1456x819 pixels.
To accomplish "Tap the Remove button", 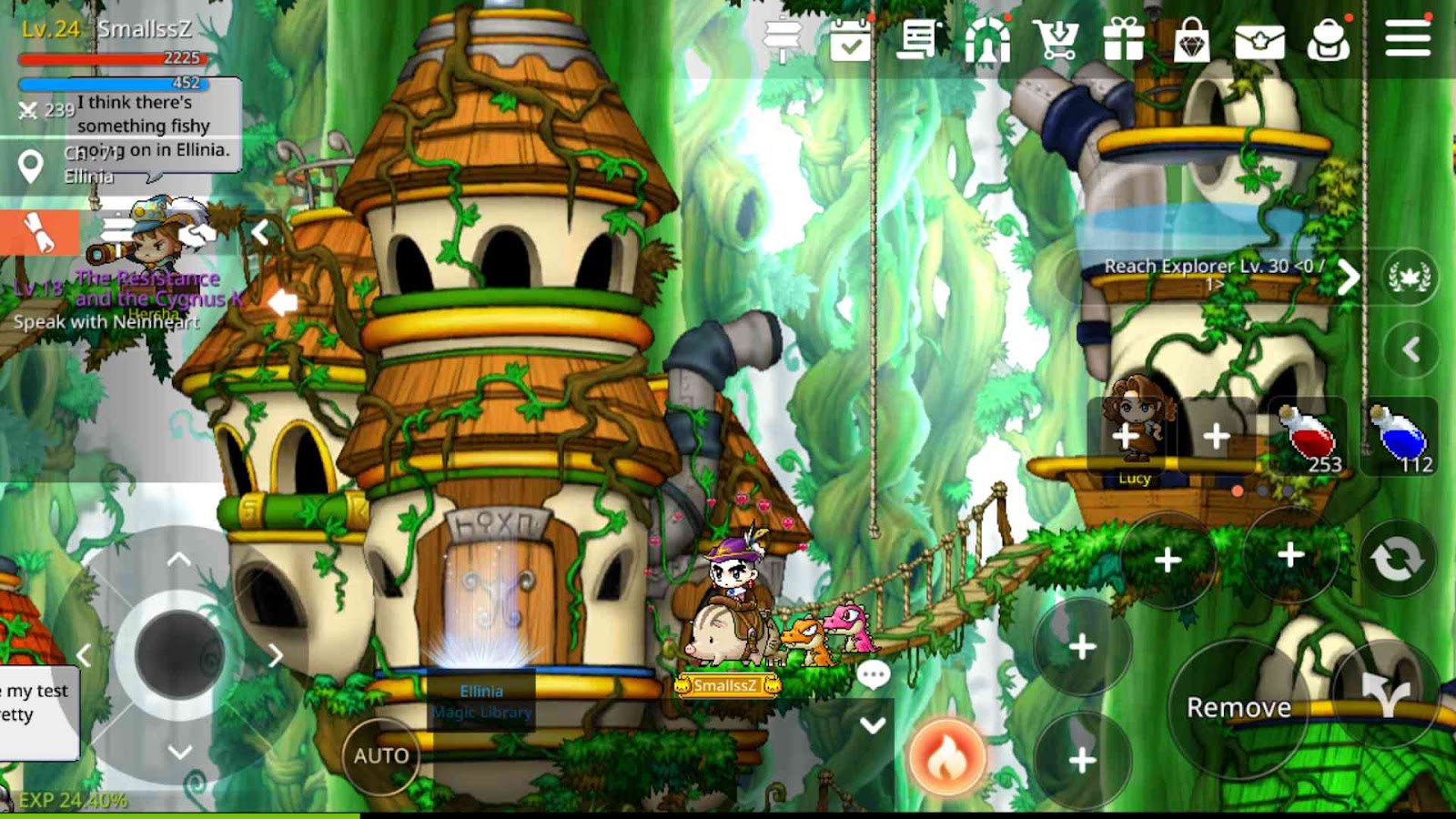I will tap(1239, 708).
